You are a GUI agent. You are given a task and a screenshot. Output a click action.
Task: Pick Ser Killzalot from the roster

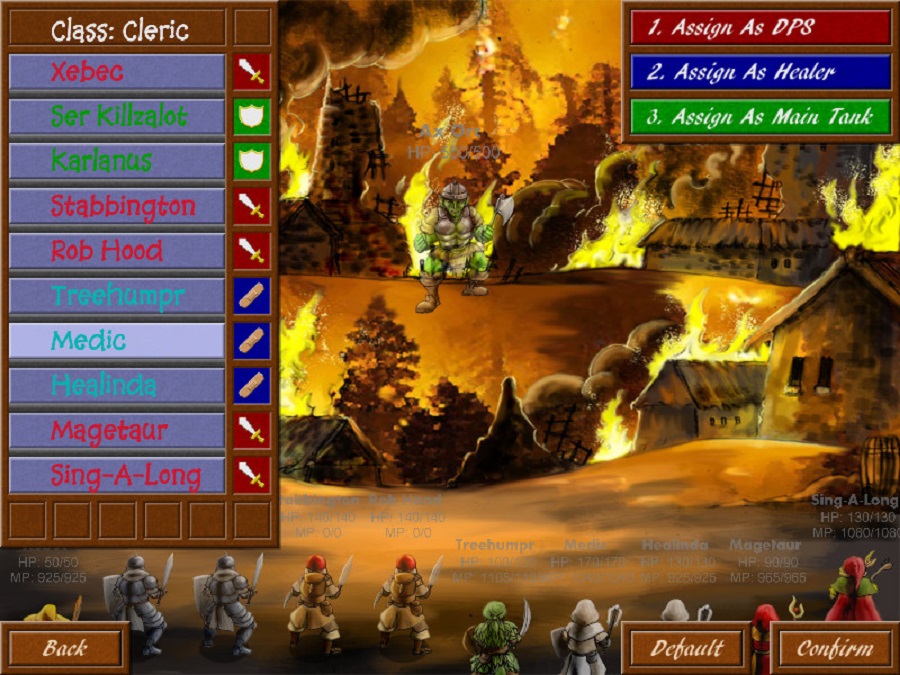117,117
